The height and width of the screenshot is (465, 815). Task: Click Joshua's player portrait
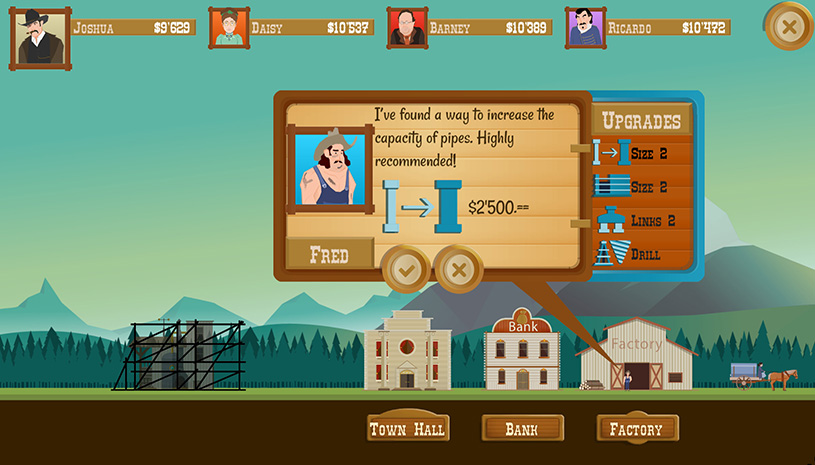point(40,38)
